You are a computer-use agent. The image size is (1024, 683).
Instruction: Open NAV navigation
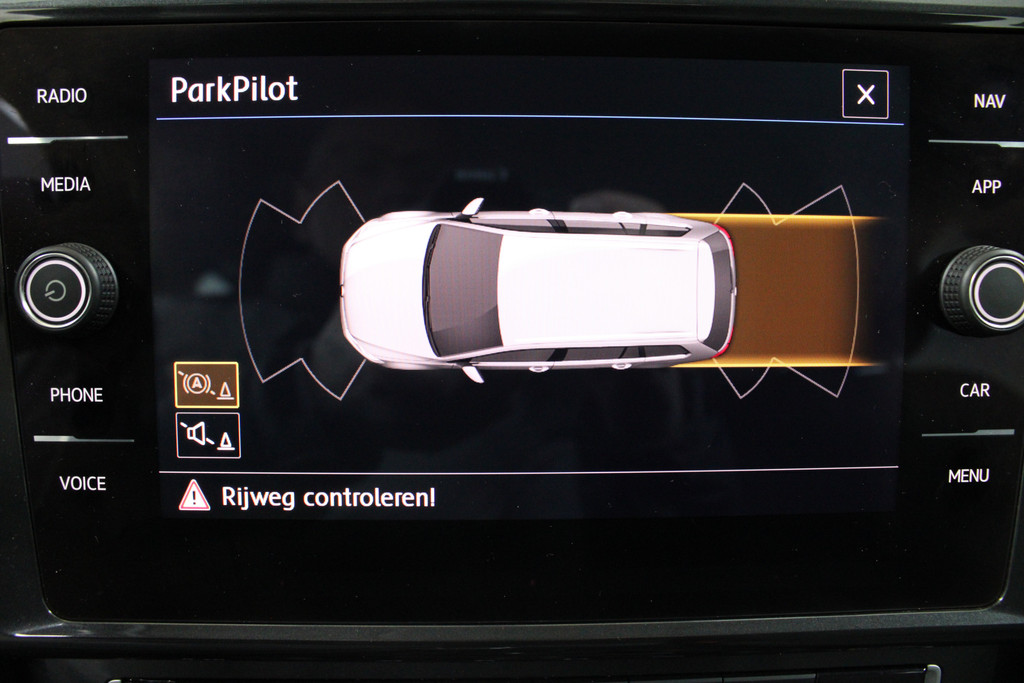point(989,101)
